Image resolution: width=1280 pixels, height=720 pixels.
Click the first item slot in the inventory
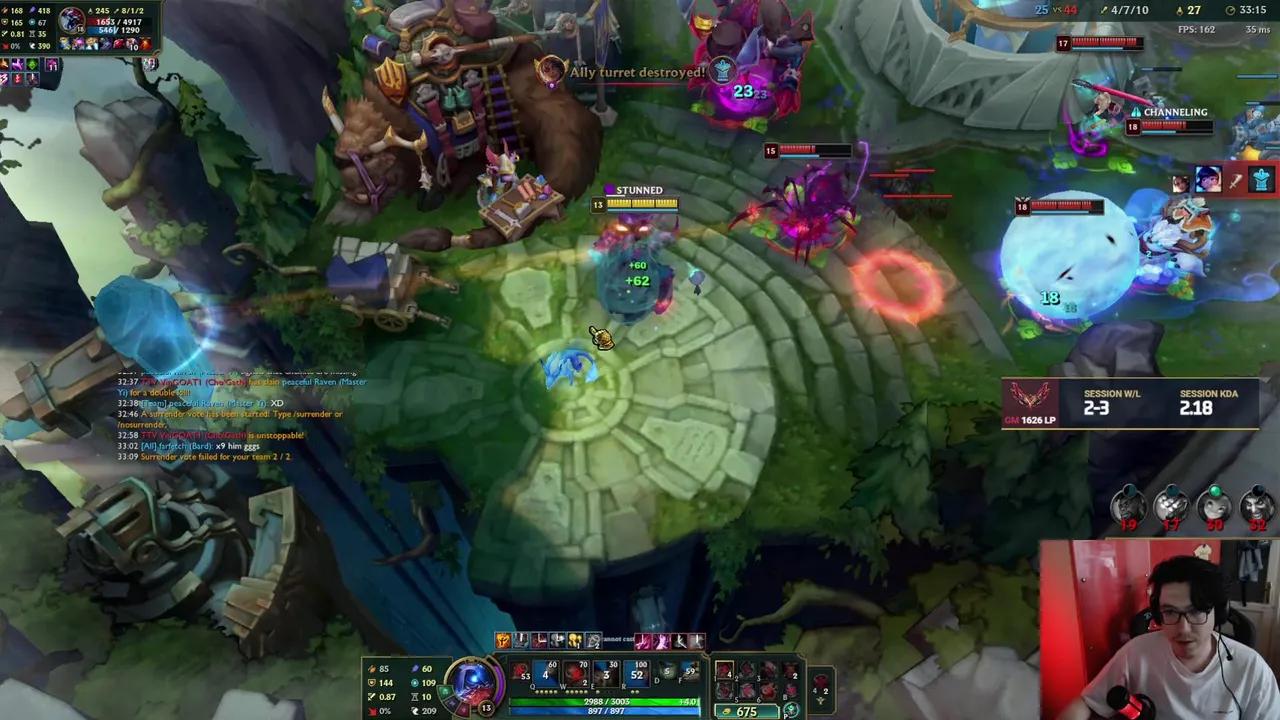726,671
